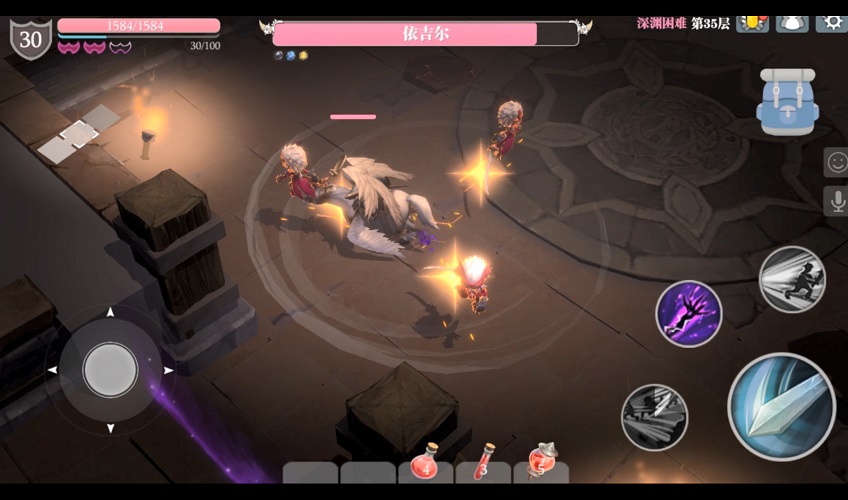Trigger the grey slash skill
Viewport: 848px width, 500px height.
(654, 416)
